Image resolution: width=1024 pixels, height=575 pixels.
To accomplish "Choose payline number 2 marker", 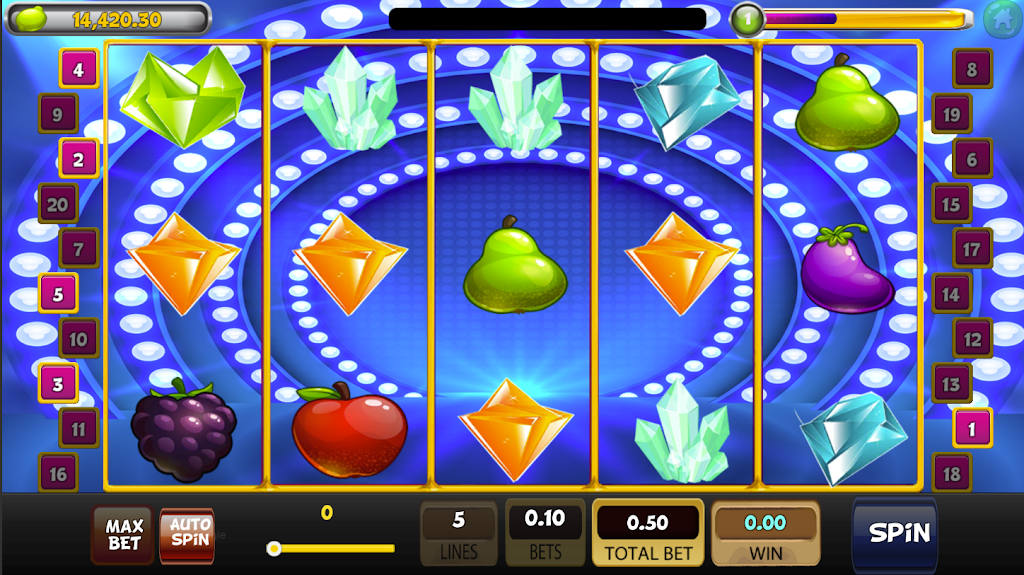I will pos(79,158).
